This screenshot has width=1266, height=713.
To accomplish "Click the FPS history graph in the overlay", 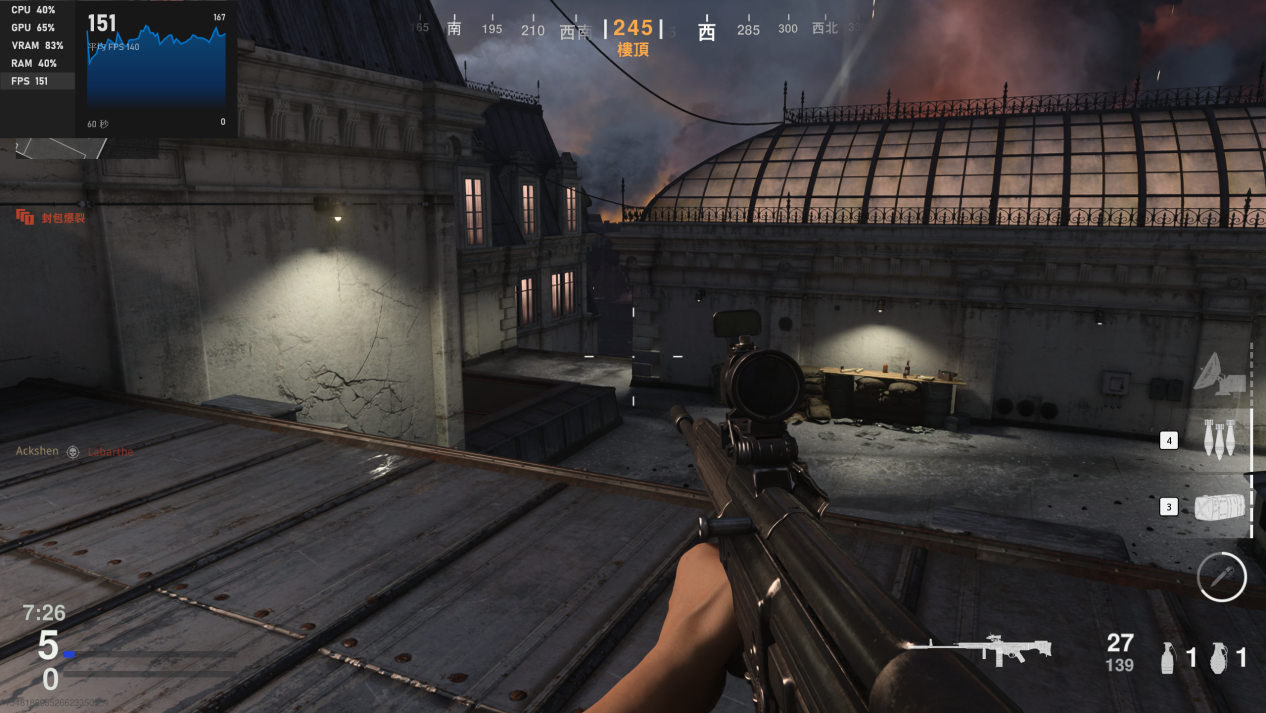I will [x=156, y=68].
